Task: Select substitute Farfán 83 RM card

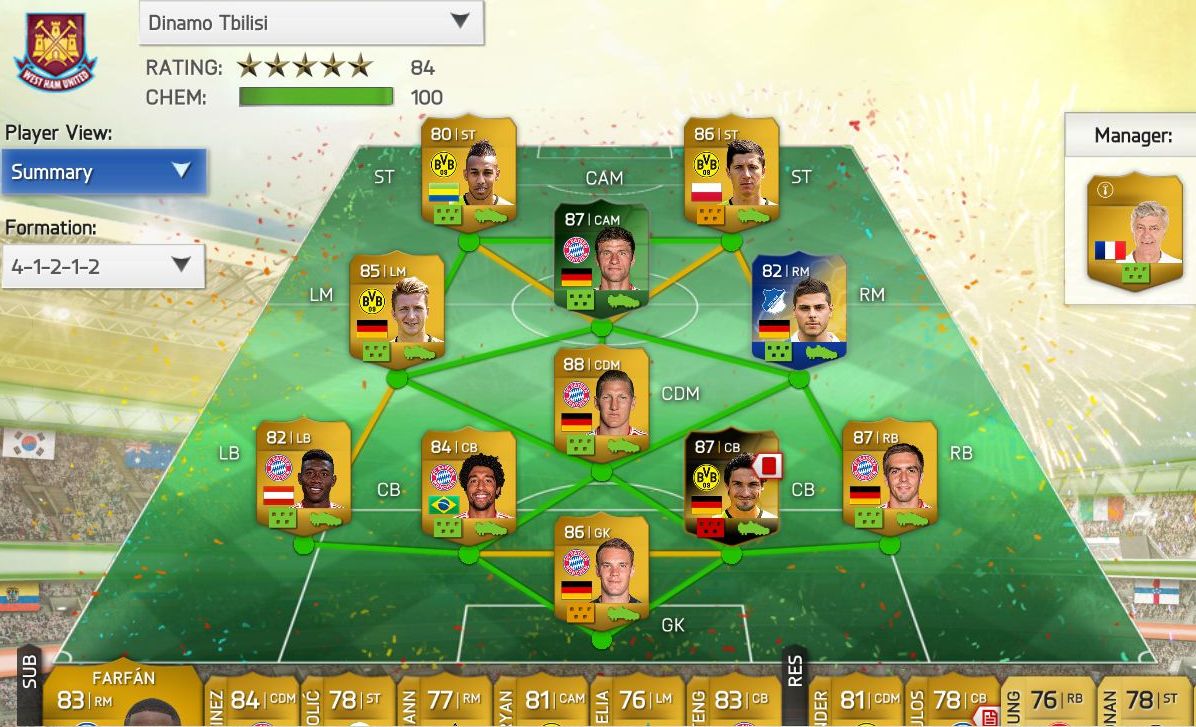Action: pyautogui.click(x=118, y=697)
